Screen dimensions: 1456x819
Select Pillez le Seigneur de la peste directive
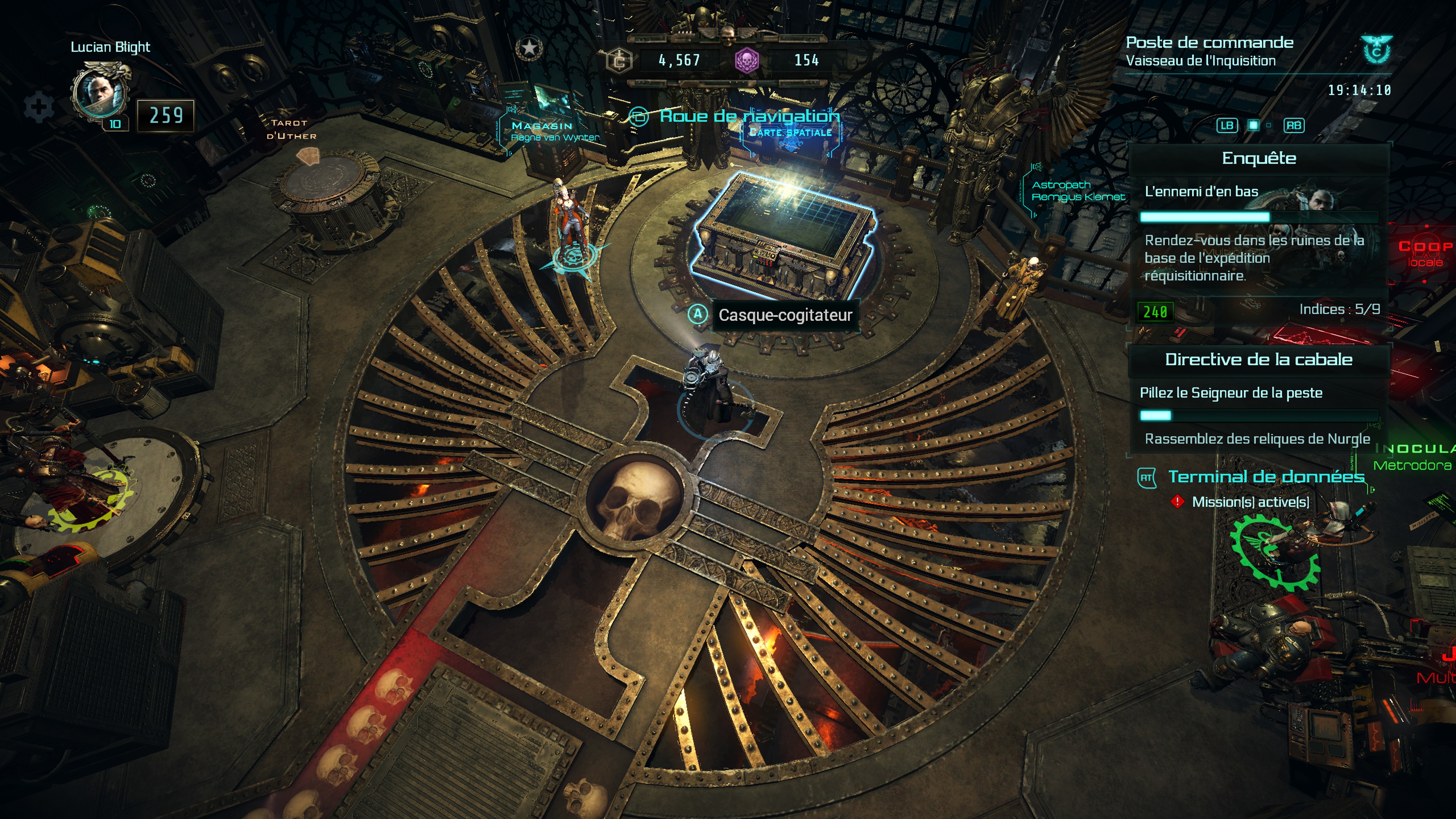click(x=1230, y=393)
